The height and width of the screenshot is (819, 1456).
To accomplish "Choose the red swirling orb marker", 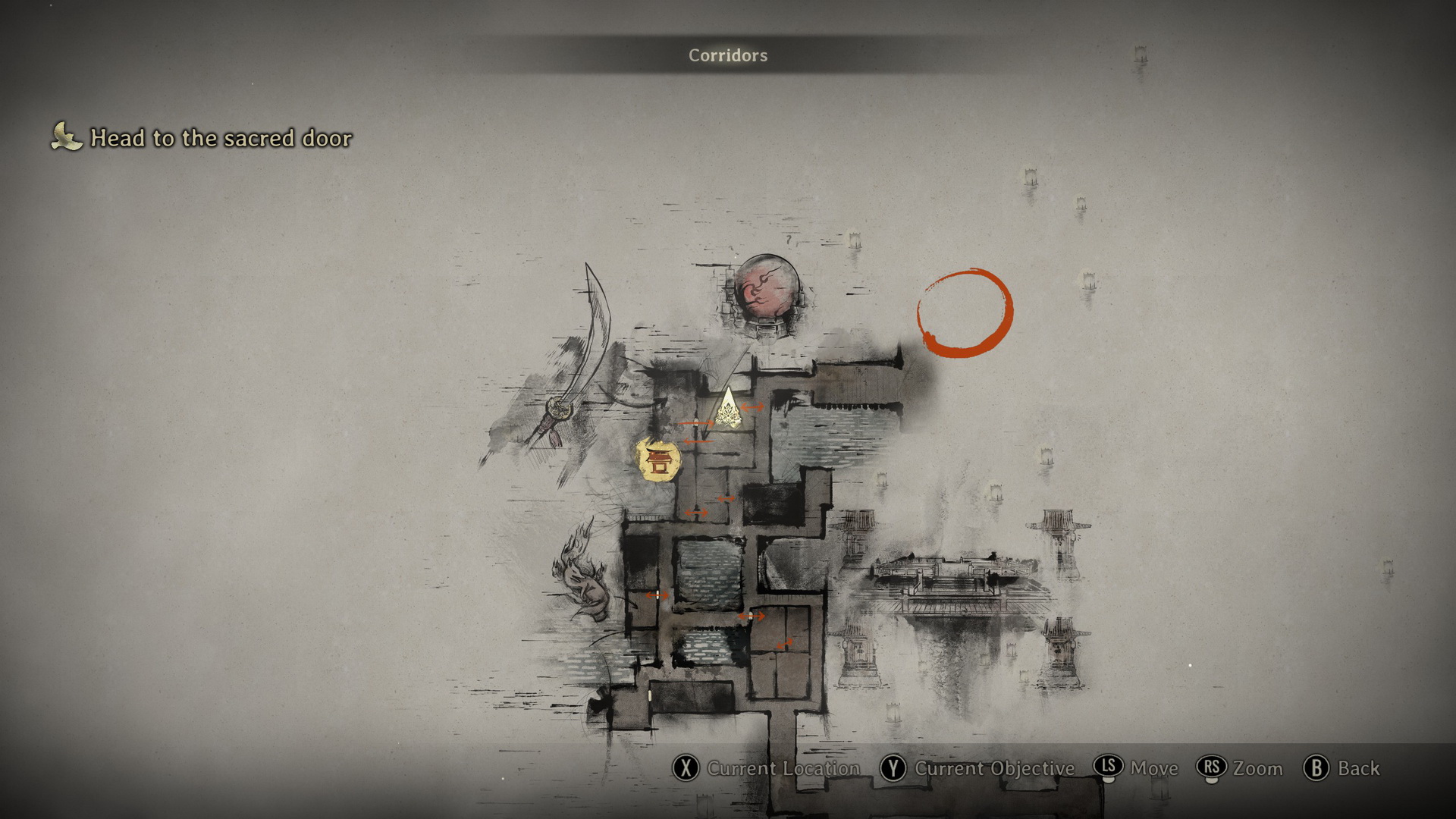I will [767, 292].
